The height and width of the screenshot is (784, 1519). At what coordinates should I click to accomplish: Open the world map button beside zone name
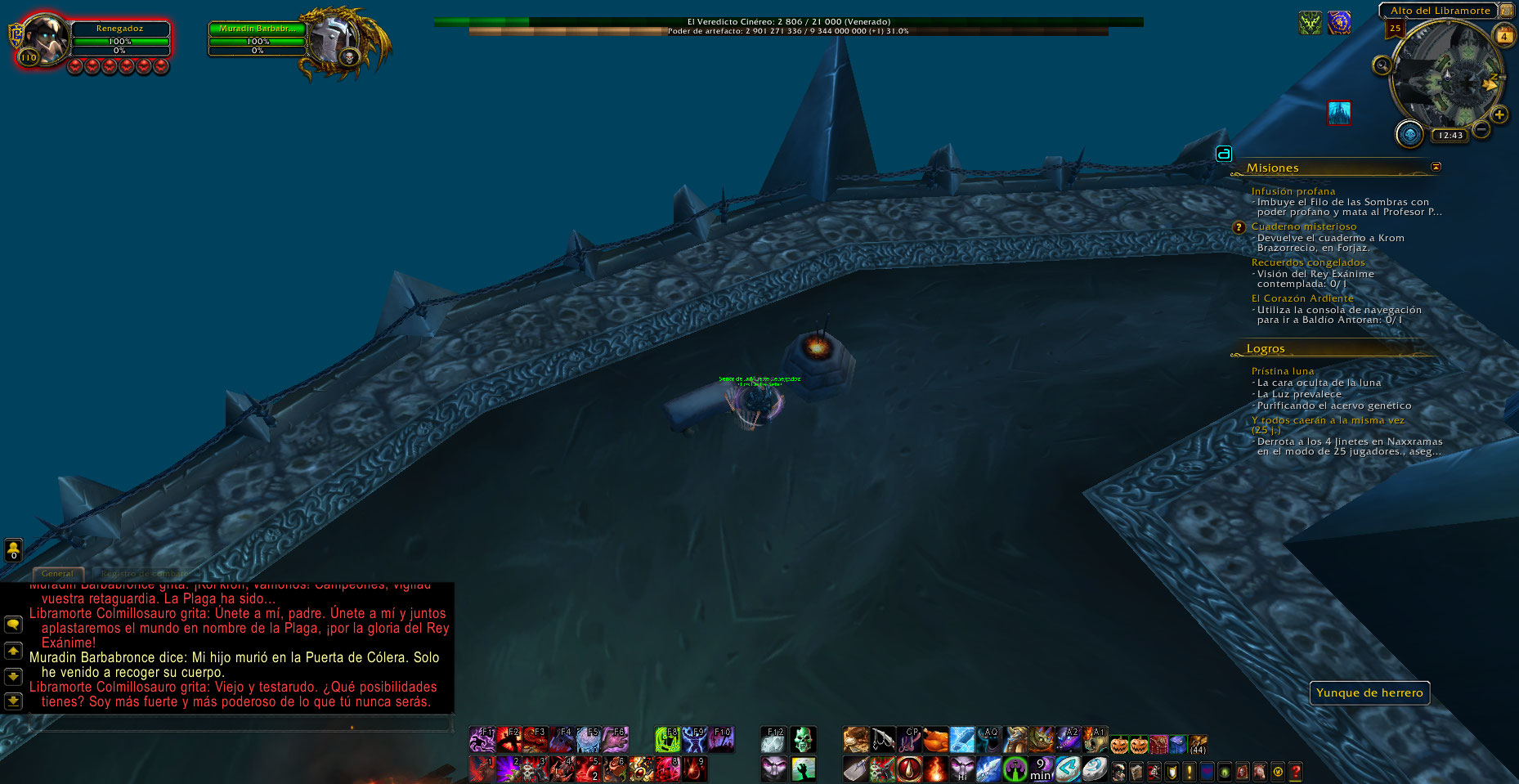[x=1506, y=11]
